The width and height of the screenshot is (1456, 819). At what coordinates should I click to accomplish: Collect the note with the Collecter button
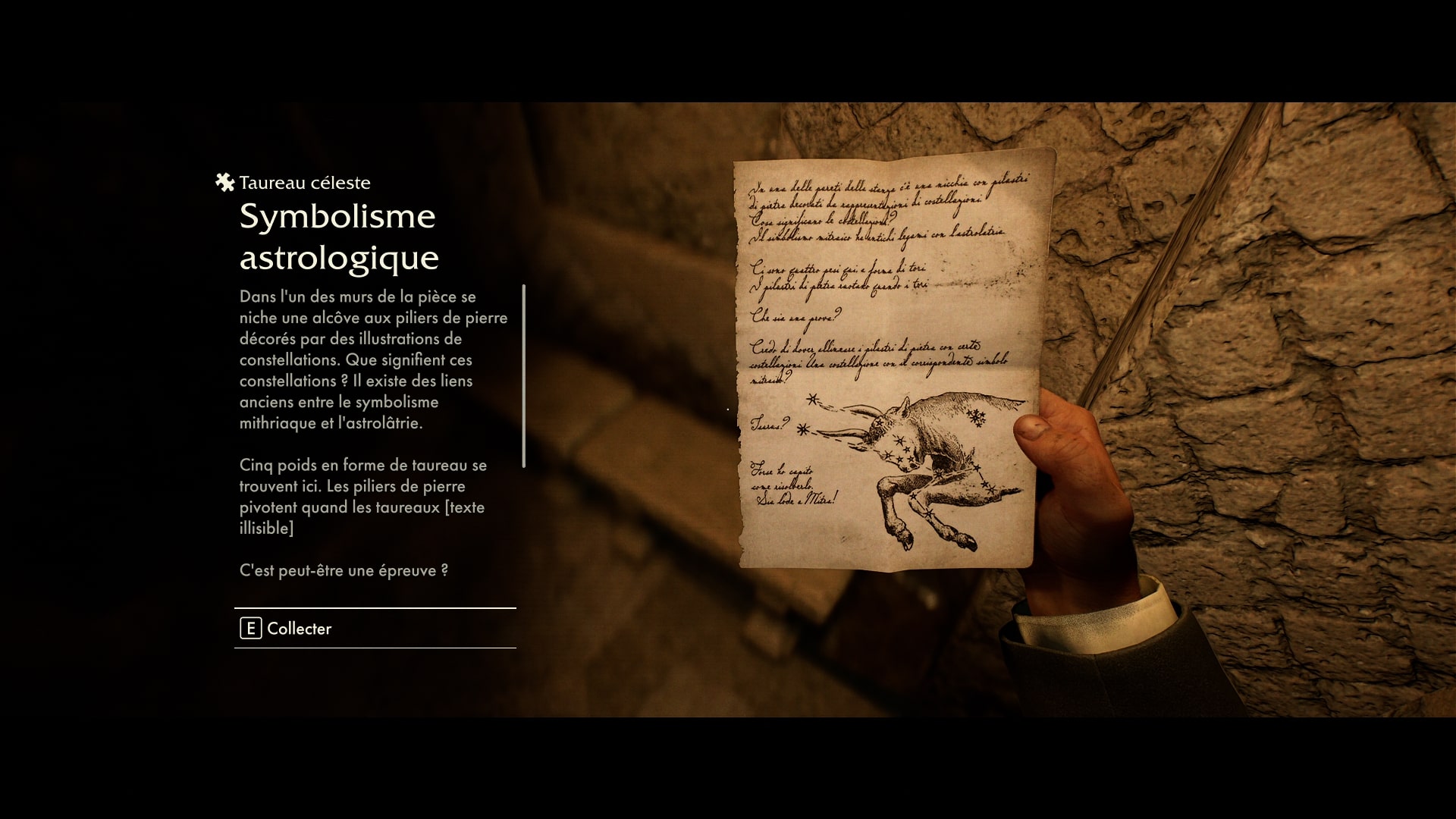pos(287,628)
